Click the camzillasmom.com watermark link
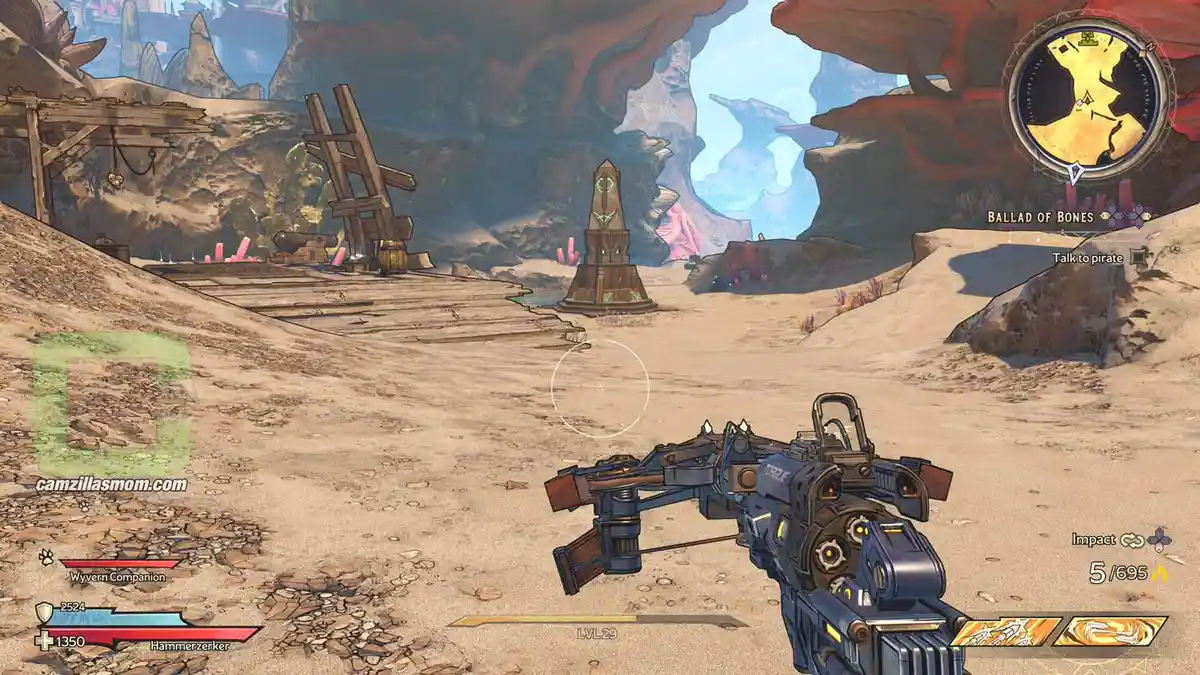The image size is (1200, 675). 109,485
